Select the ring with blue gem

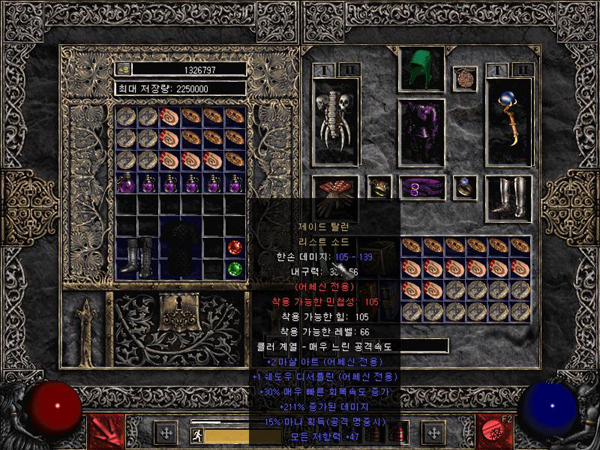click(464, 186)
